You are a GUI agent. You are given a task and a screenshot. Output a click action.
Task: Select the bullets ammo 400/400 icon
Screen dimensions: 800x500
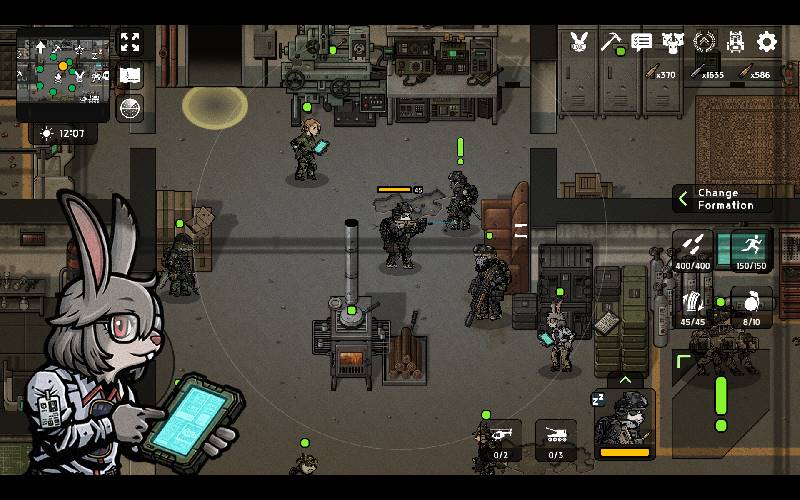pyautogui.click(x=693, y=250)
